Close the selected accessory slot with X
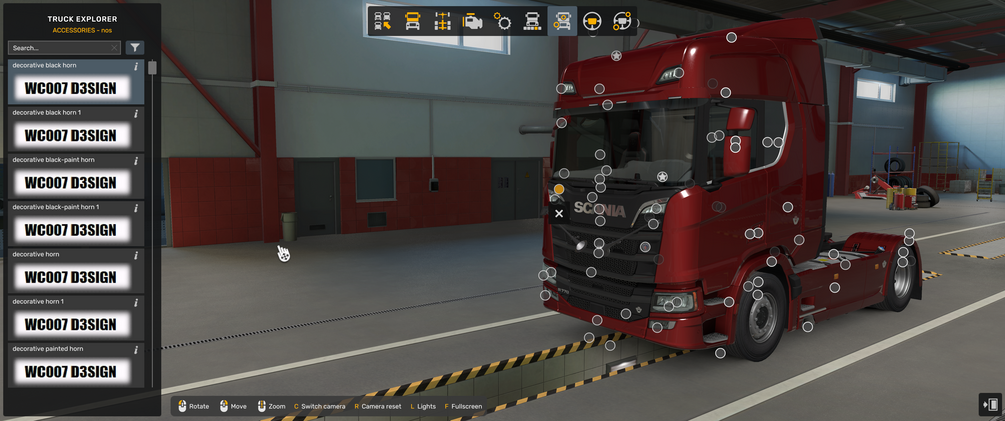 click(x=559, y=213)
